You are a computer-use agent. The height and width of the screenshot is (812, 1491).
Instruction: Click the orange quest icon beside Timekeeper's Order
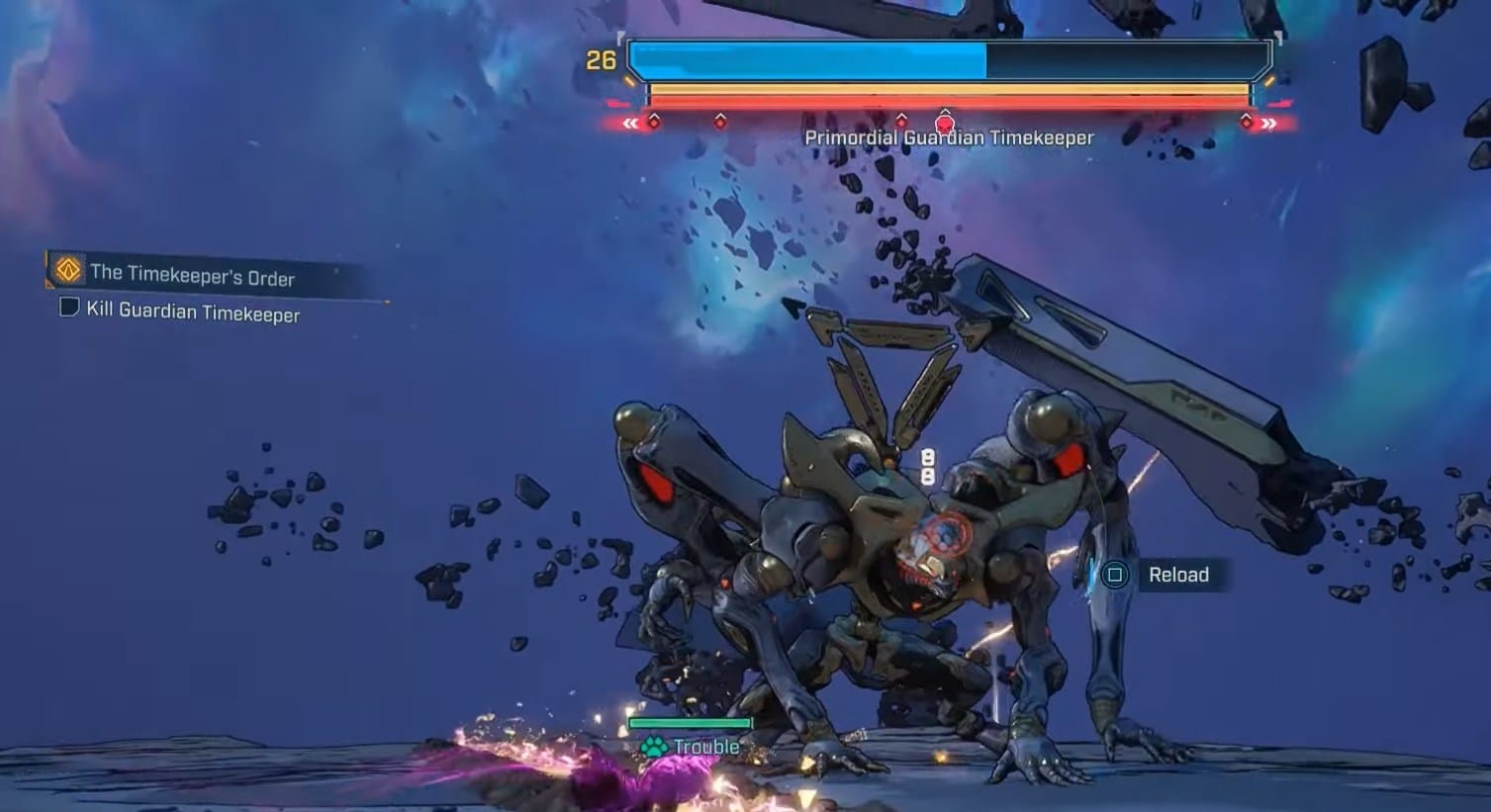[67, 269]
